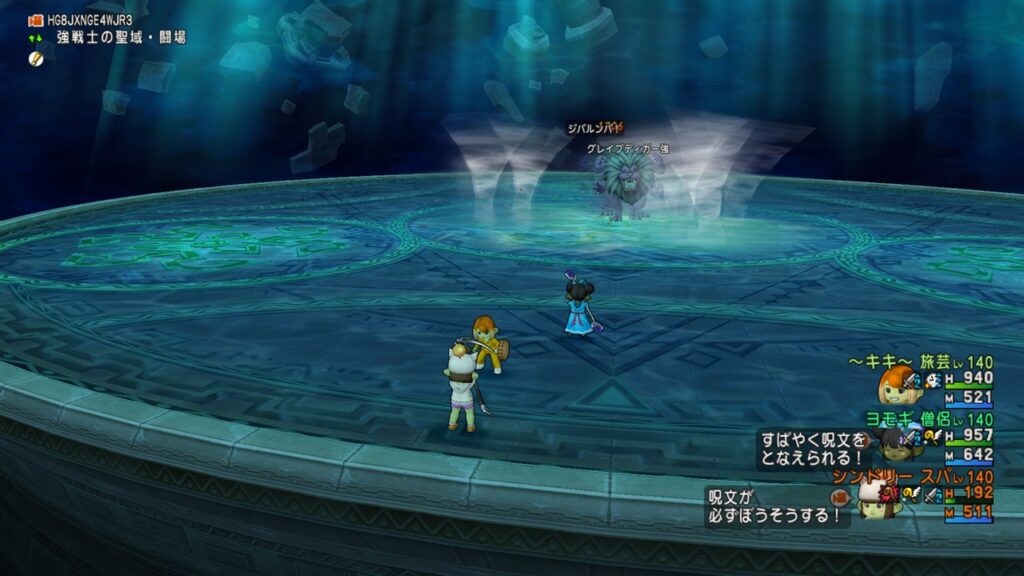This screenshot has height=576, width=1024.
Task: Click the round yellow icon under the green arrows
Action: click(37, 58)
